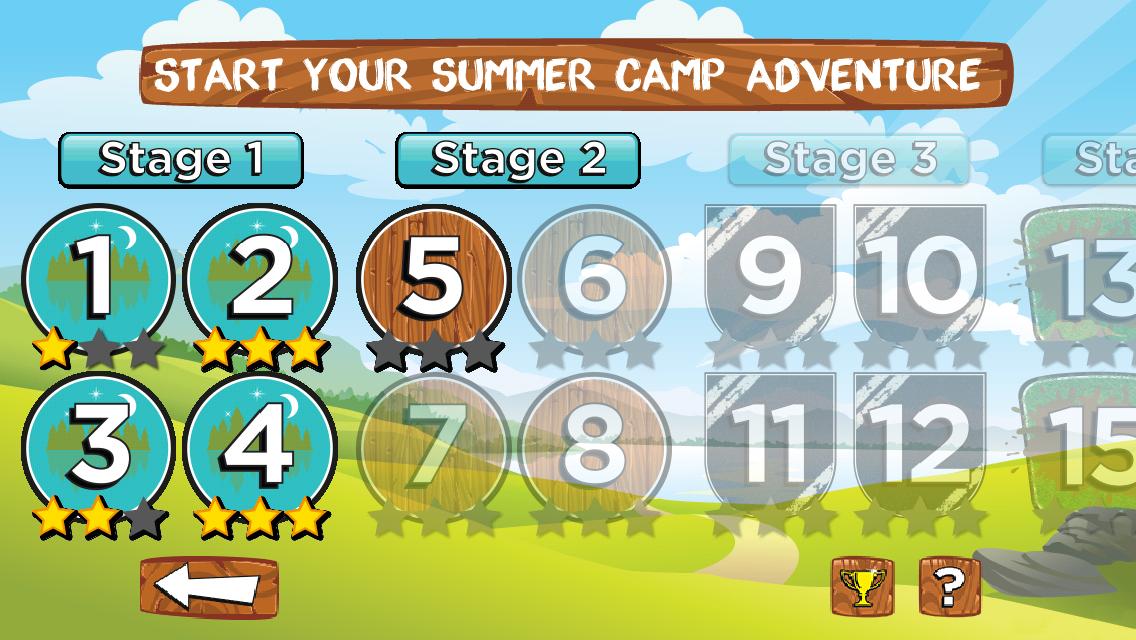Choose the faded Stage 3 label
The image size is (1136, 640).
click(x=849, y=159)
